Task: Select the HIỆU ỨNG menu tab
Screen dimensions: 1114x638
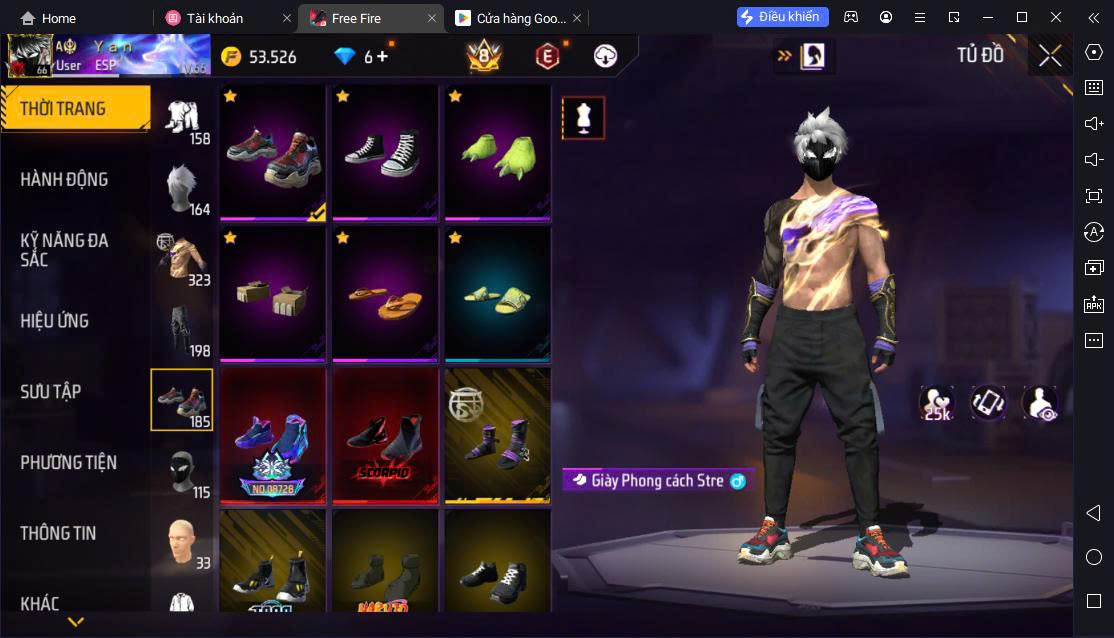Action: (x=55, y=321)
